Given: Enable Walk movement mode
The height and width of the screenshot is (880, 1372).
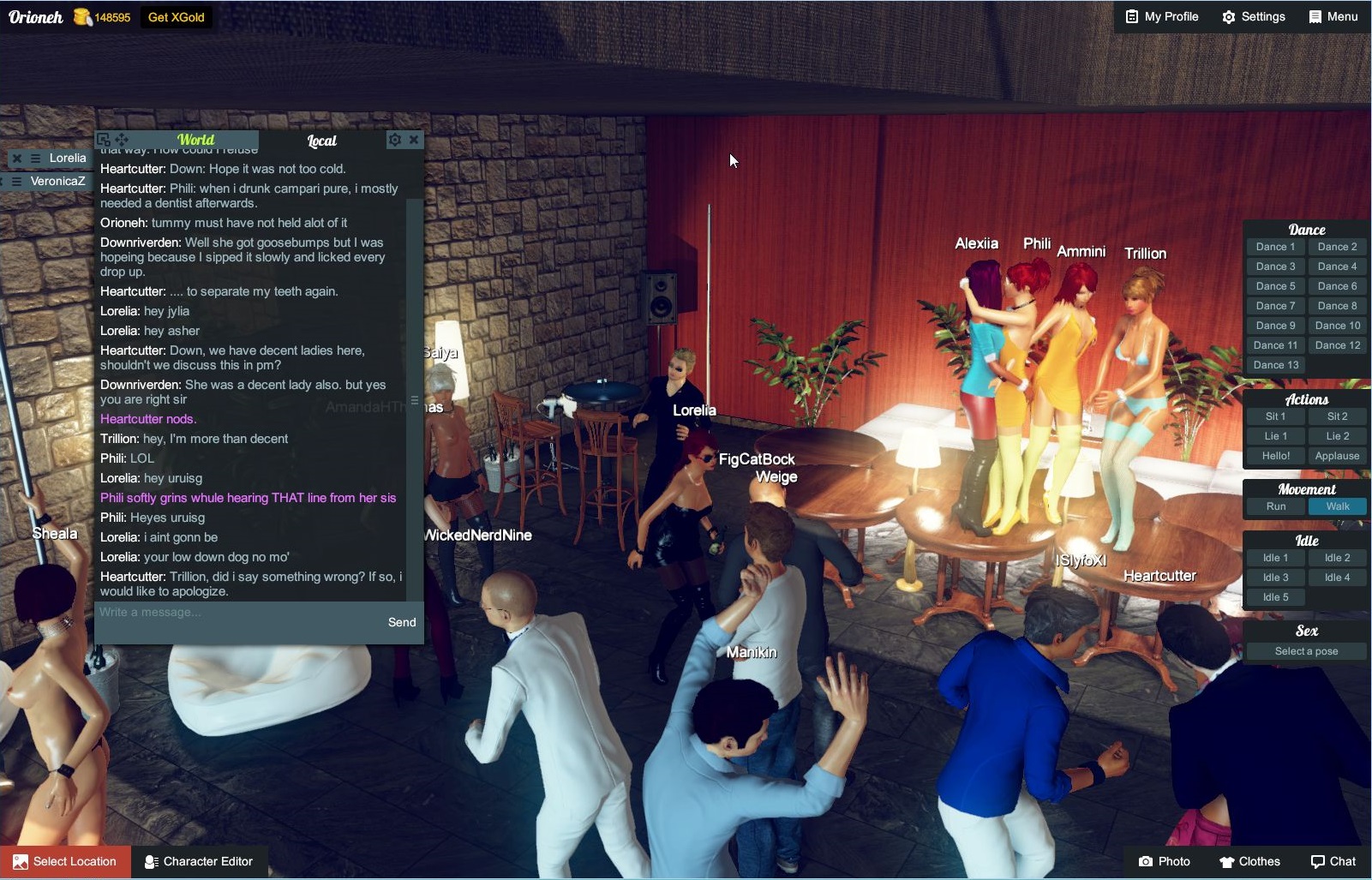Looking at the screenshot, I should click(x=1338, y=506).
